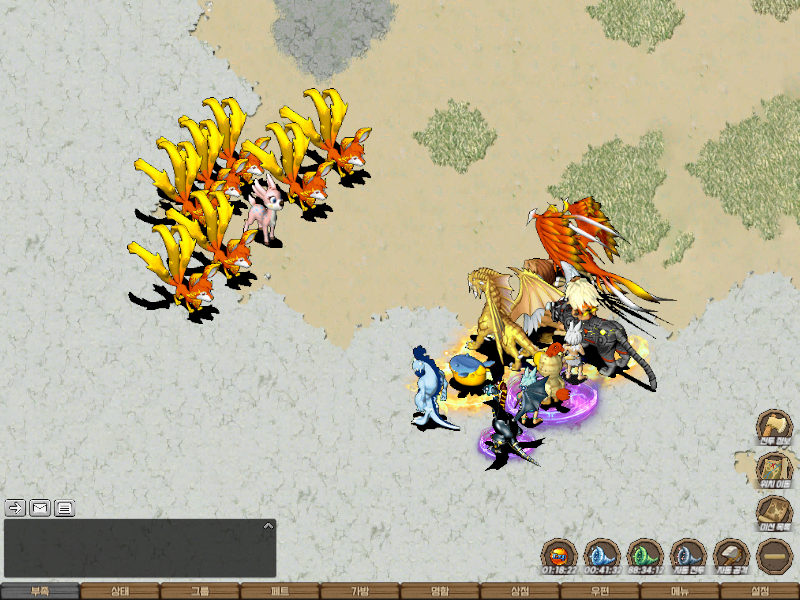This screenshot has height=600, width=800.
Task: Open the 부족 tribe tab
Action: pyautogui.click(x=40, y=591)
